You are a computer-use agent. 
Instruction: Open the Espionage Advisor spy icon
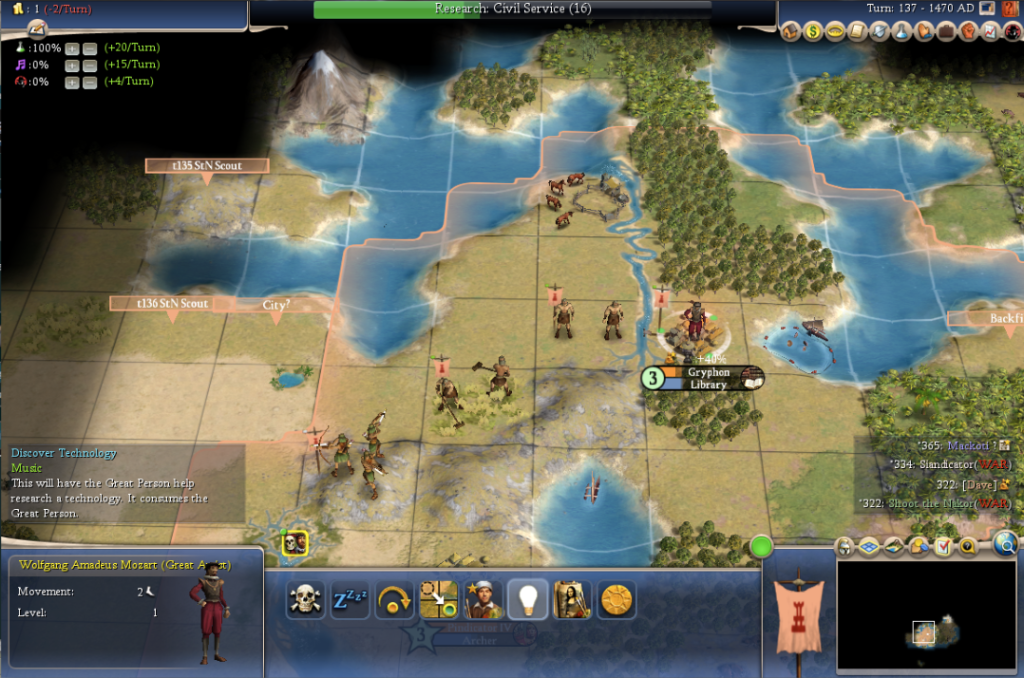(x=1011, y=32)
